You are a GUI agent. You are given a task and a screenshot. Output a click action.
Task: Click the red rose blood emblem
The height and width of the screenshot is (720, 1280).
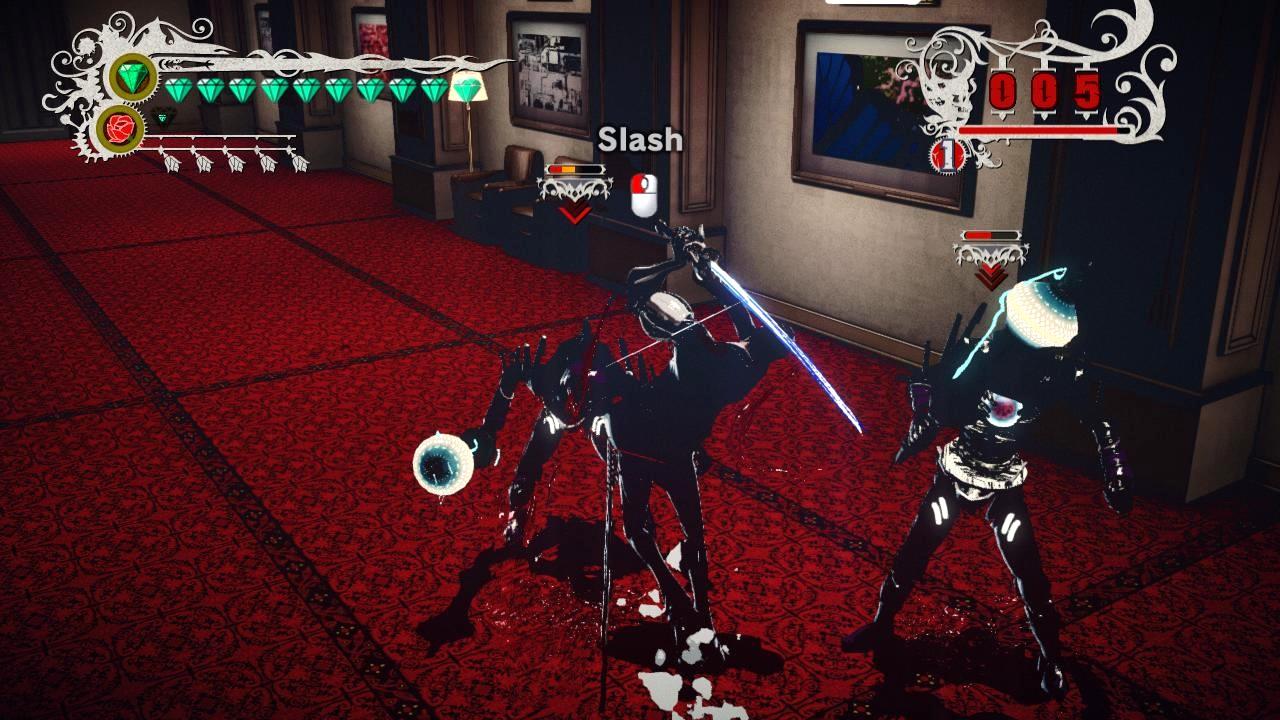122,127
